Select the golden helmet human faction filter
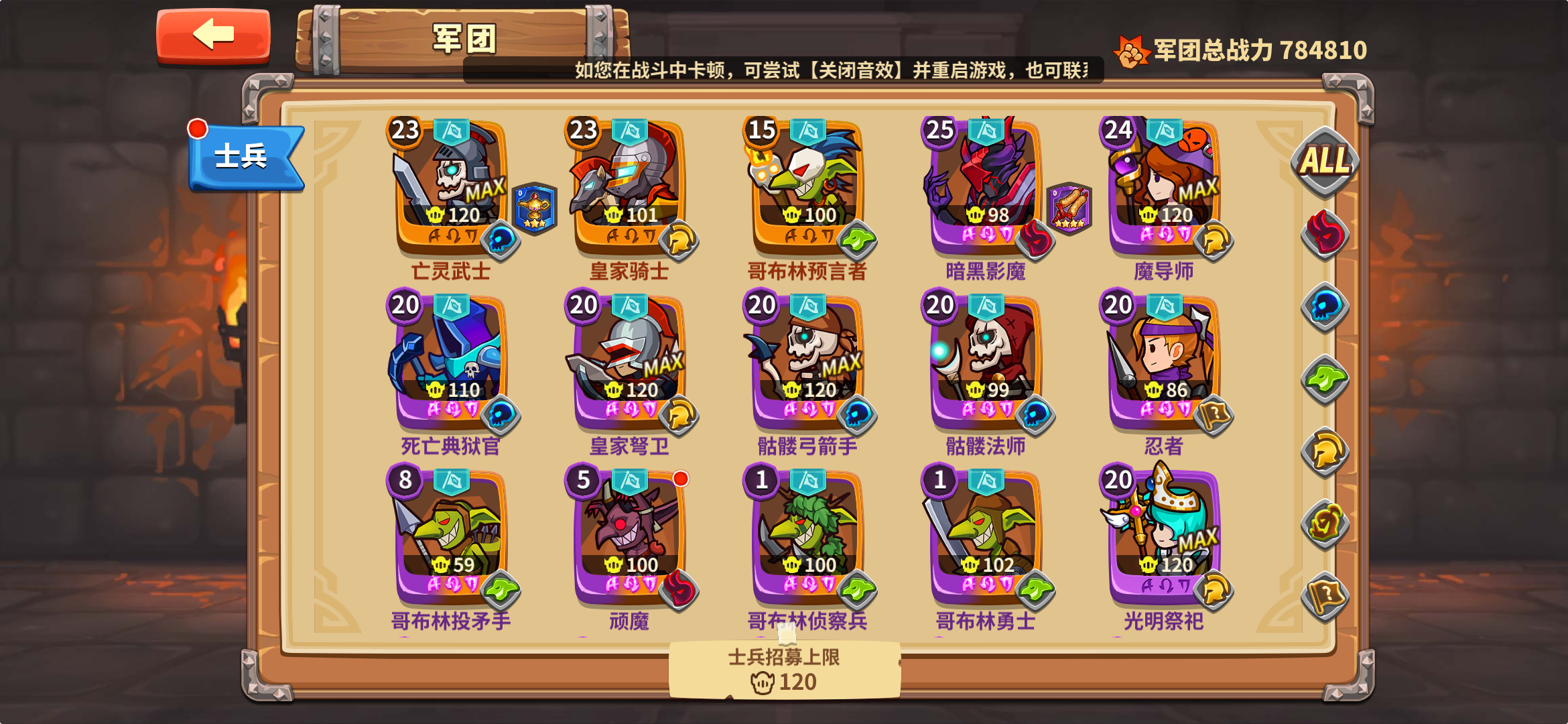This screenshot has height=724, width=1568. click(1325, 452)
